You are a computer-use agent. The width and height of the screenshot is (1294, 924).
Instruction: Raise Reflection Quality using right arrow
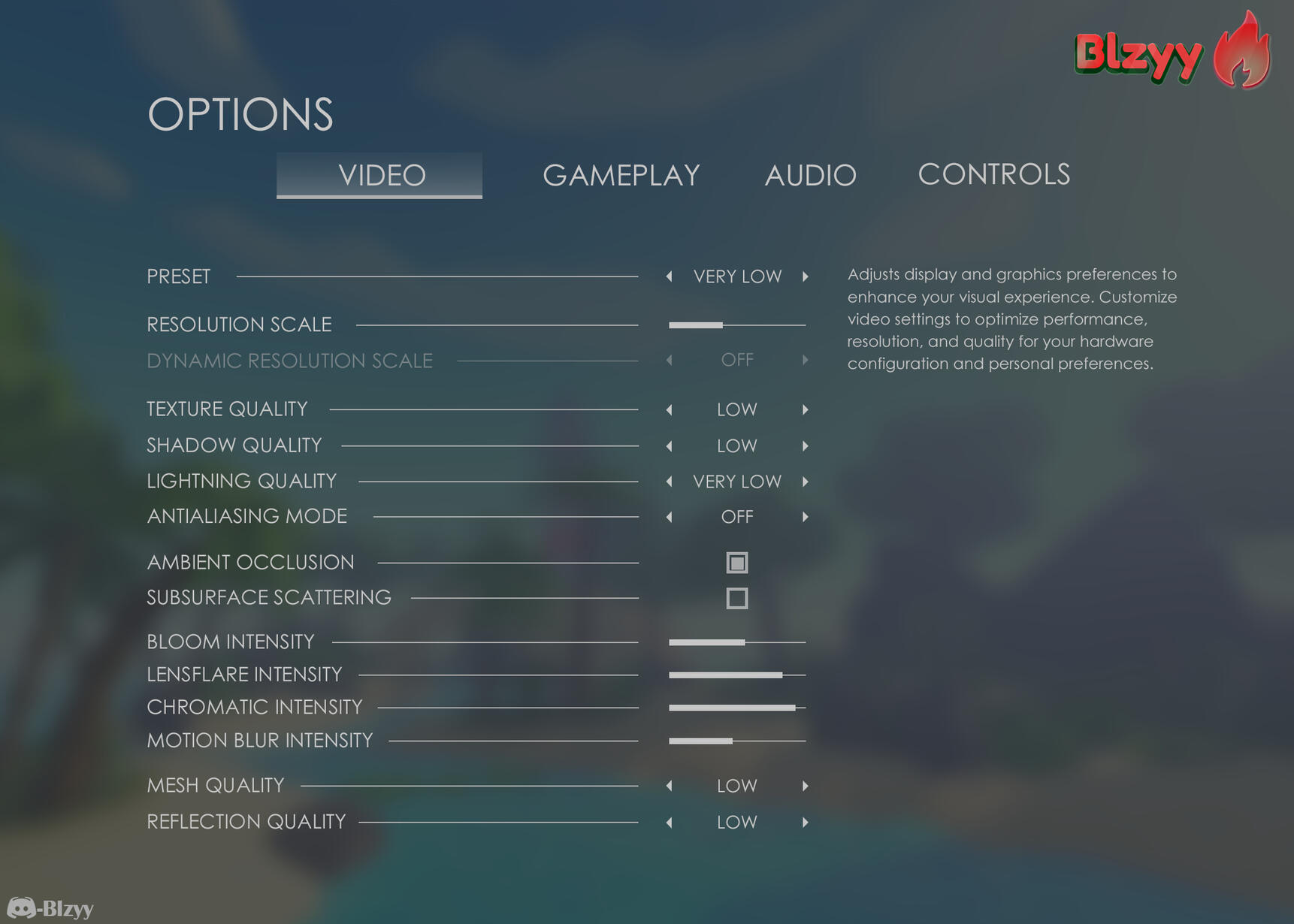coord(805,822)
